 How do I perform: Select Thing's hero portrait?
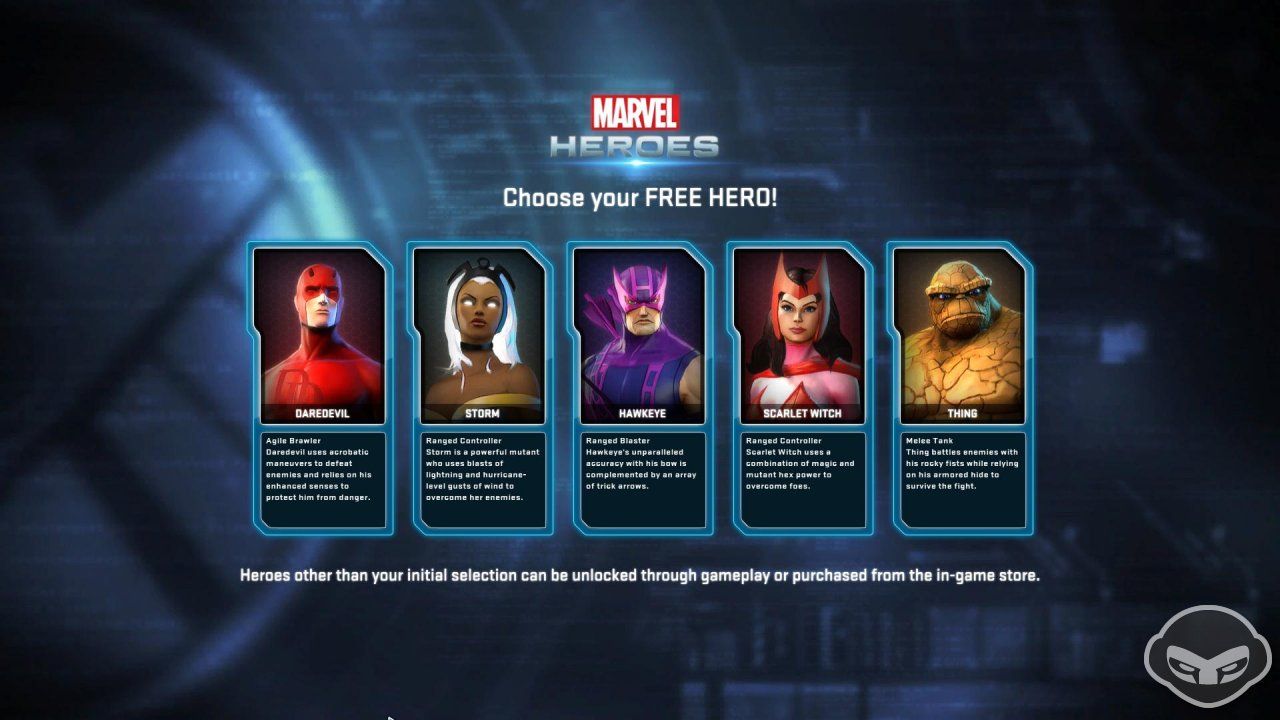[961, 330]
